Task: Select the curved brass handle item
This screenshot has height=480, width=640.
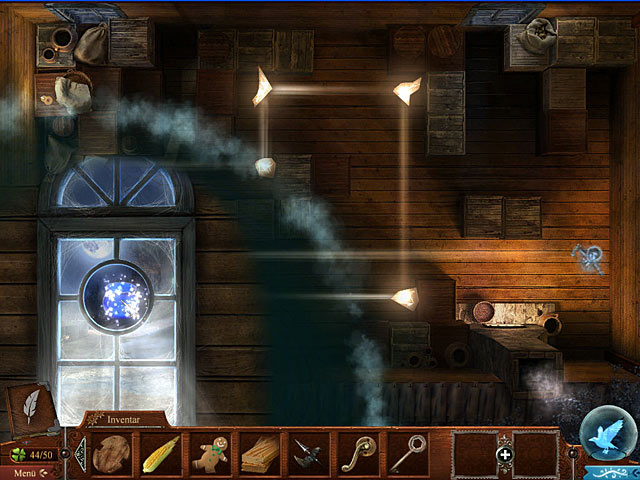Action: coord(357,453)
